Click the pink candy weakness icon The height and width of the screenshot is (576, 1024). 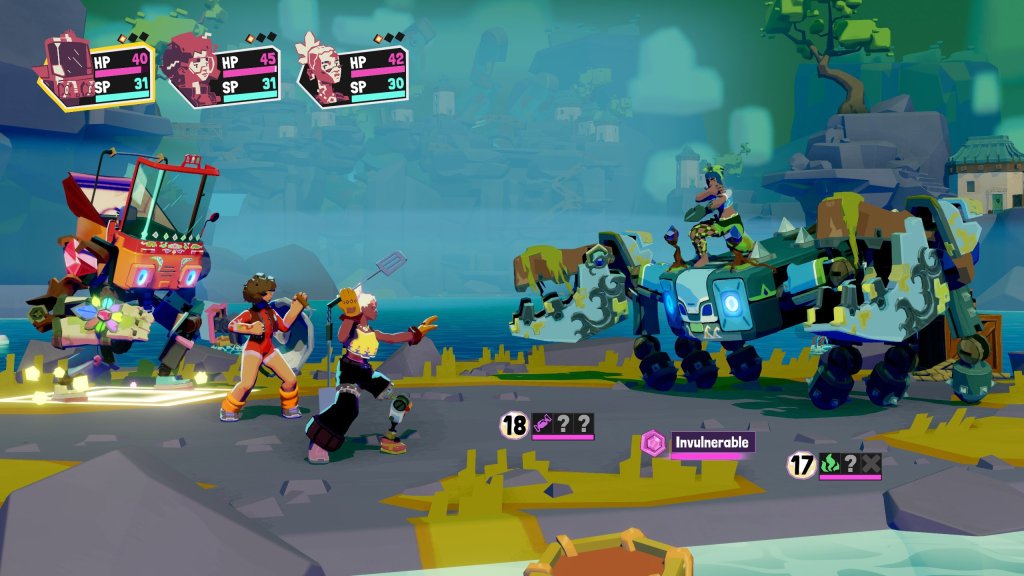click(543, 424)
